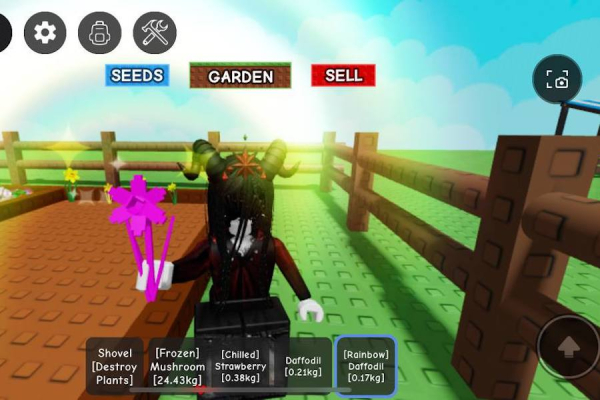The width and height of the screenshot is (600, 400).
Task: Select the Rainbow Daffodil hotbar slot
Action: [x=365, y=366]
